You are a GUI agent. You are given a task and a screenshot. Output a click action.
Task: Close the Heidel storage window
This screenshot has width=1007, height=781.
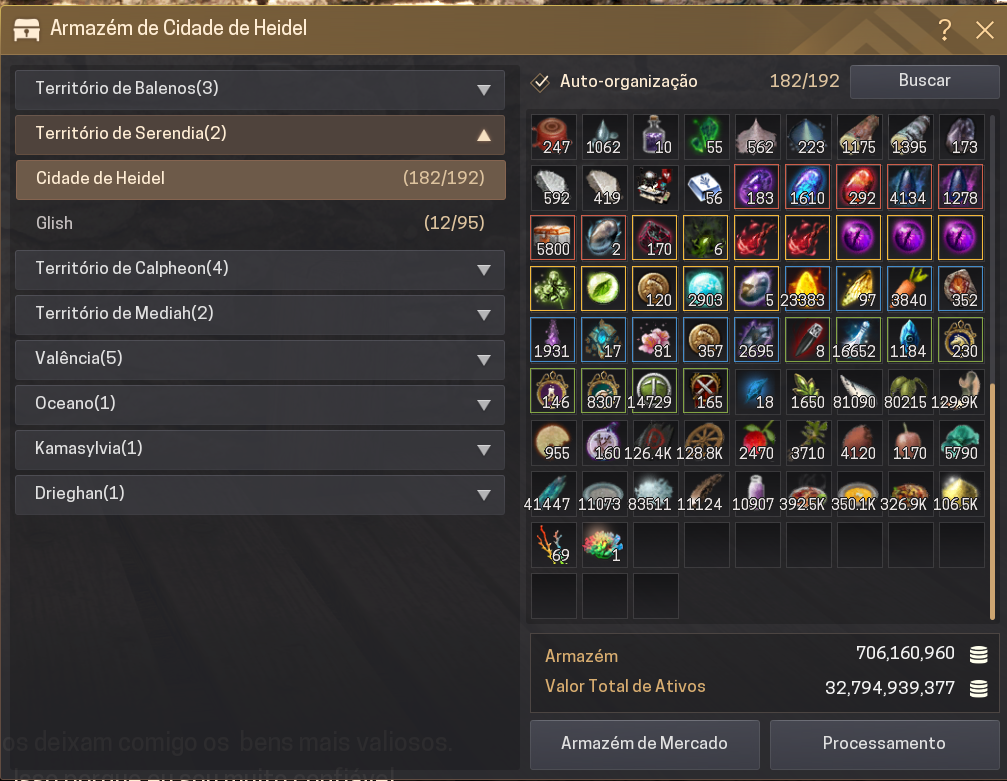(984, 30)
